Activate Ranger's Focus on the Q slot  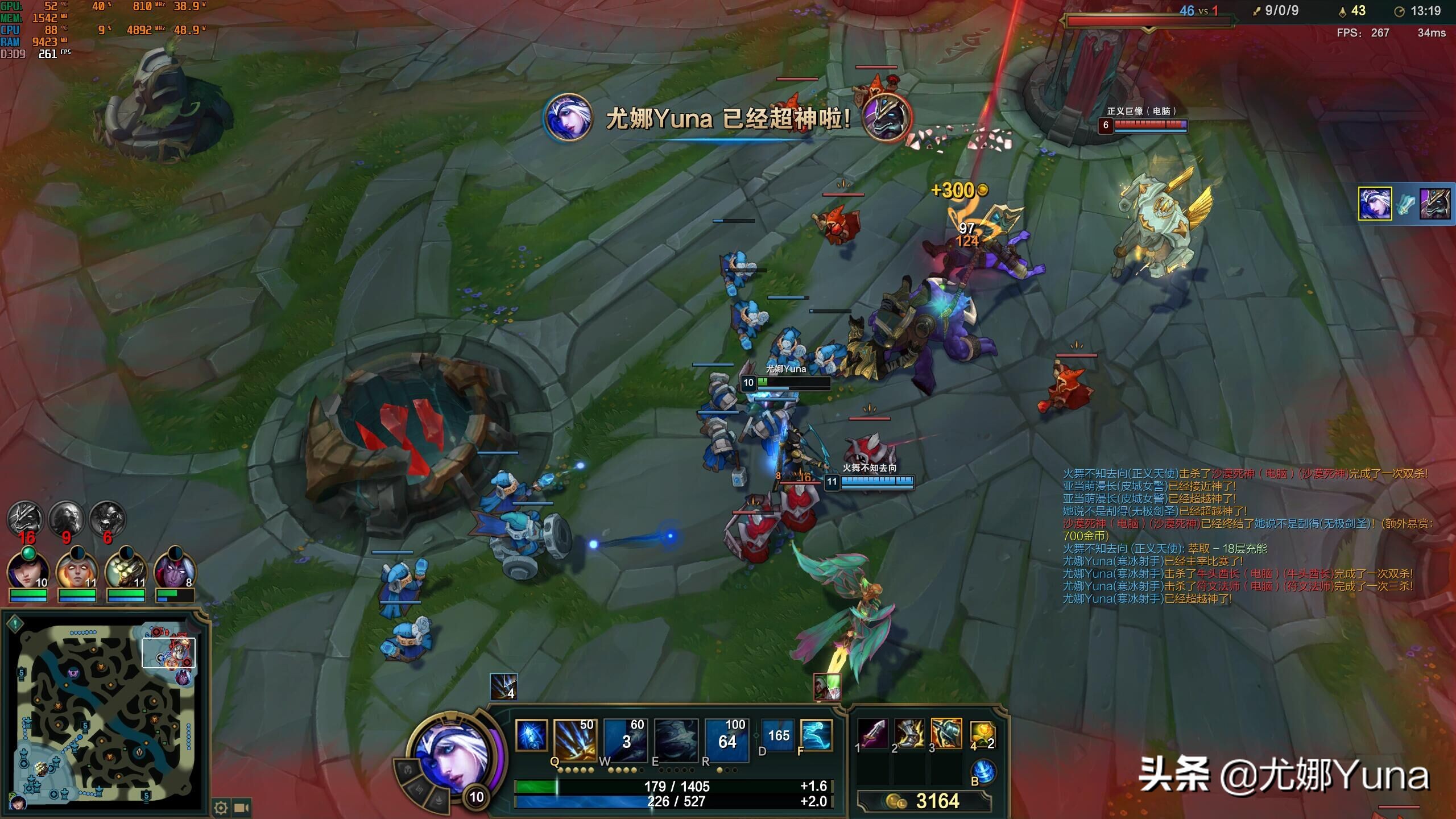pyautogui.click(x=574, y=740)
